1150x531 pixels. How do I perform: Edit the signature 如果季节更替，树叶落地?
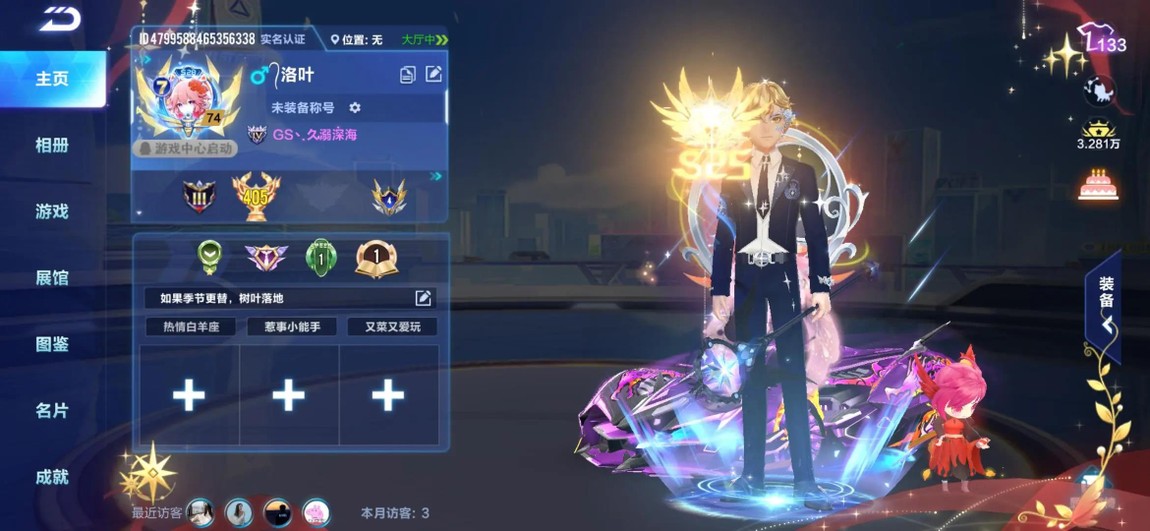[x=423, y=298]
